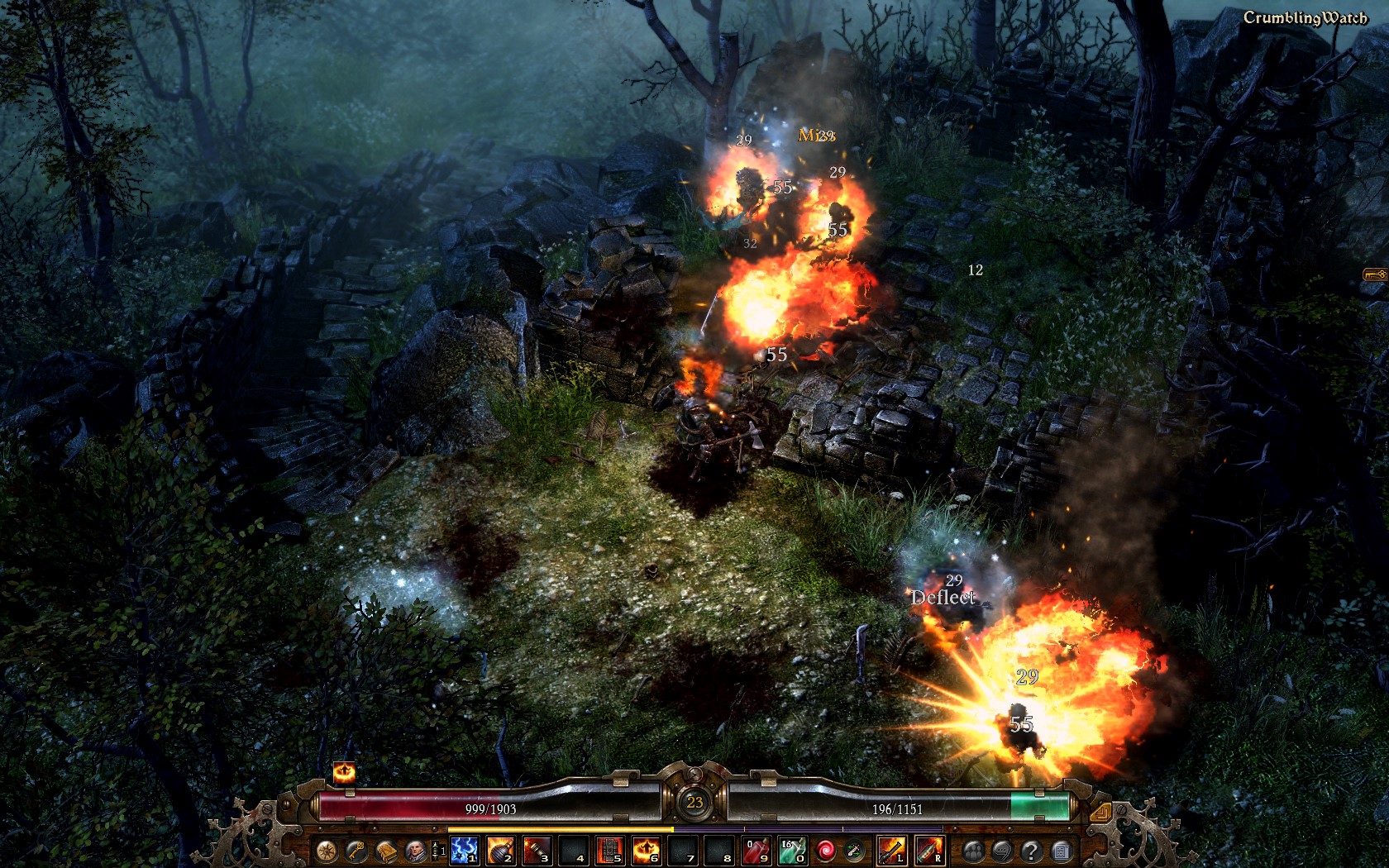Cast the flame ring skill in slot 6
Image resolution: width=1389 pixels, height=868 pixels.
tap(646, 851)
